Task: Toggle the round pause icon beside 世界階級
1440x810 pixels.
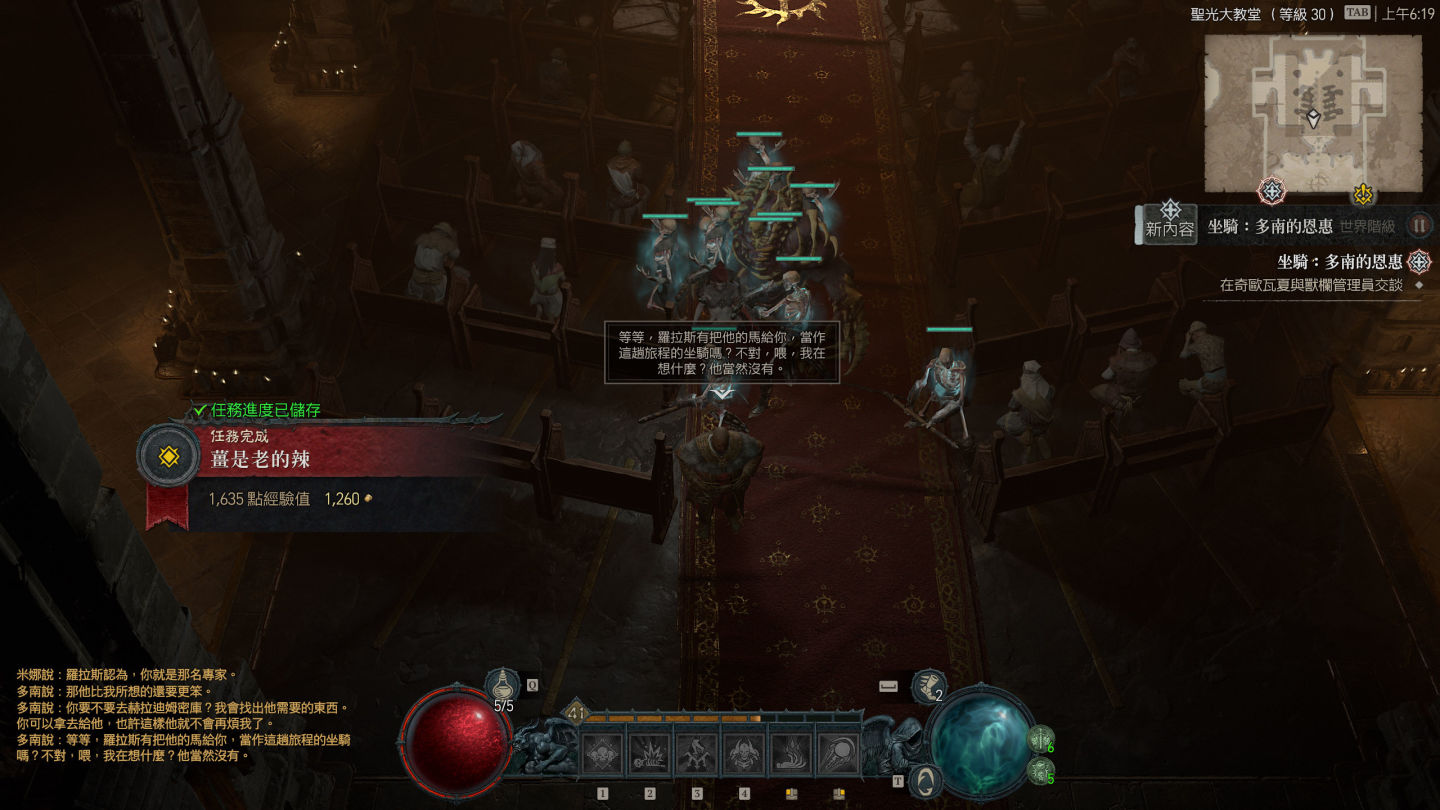Action: 1418,226
